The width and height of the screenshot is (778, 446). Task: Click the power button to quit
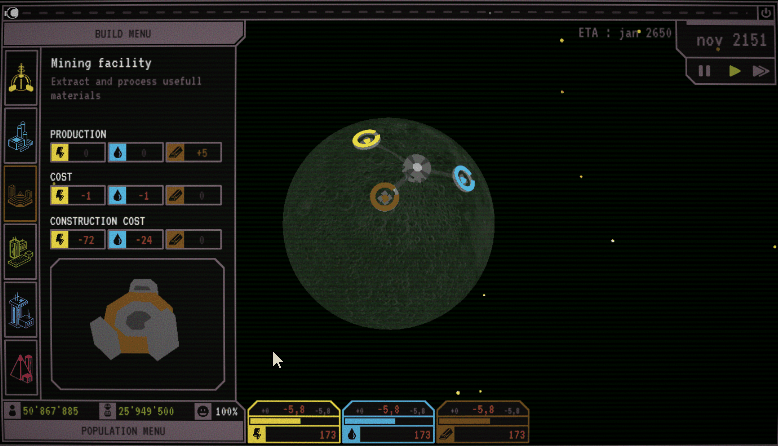click(766, 12)
